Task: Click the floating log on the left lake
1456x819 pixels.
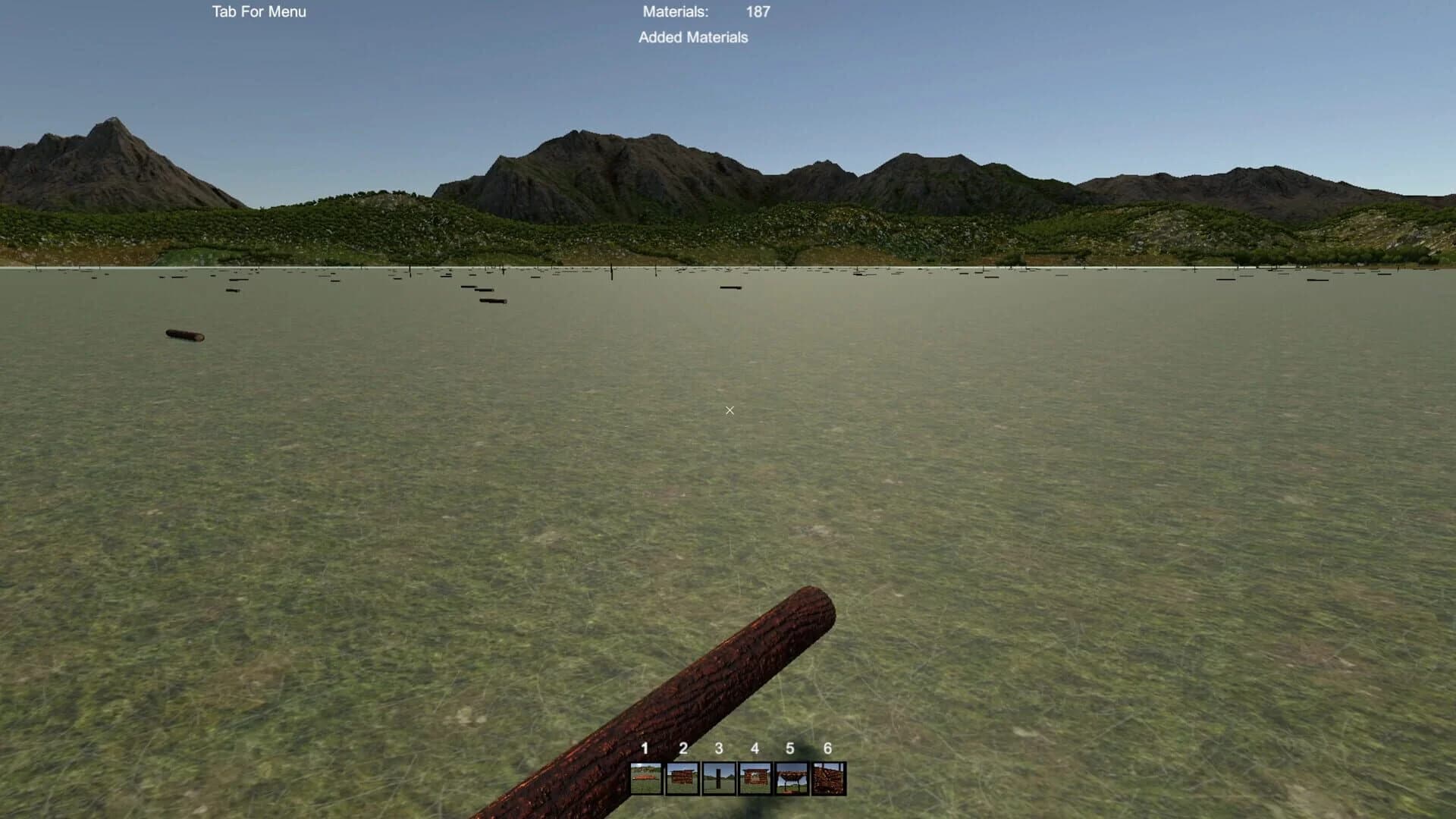Action: (x=183, y=336)
